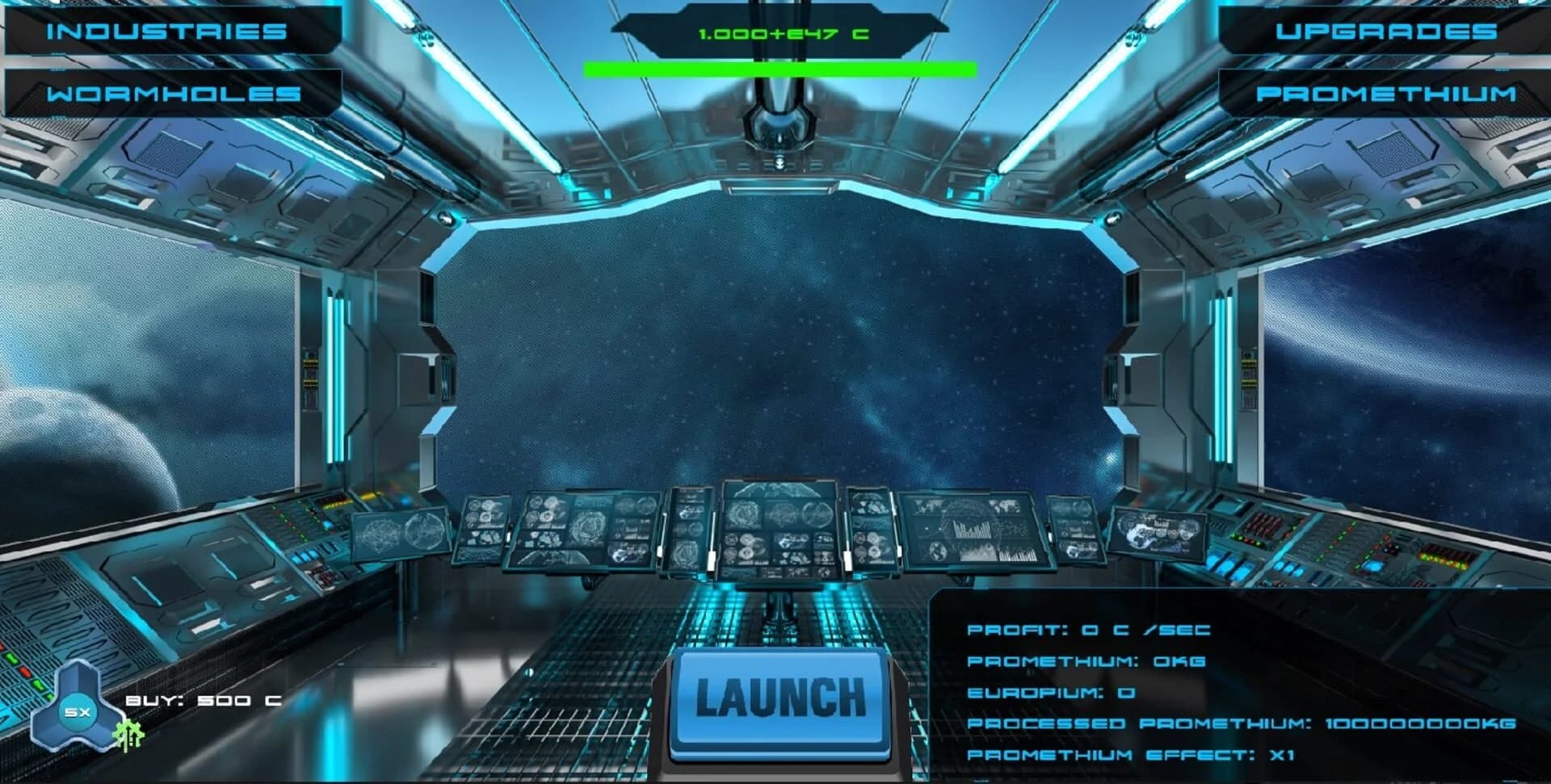Click the 1.000+e47 C currency display
The width and height of the screenshot is (1551, 784).
point(780,35)
